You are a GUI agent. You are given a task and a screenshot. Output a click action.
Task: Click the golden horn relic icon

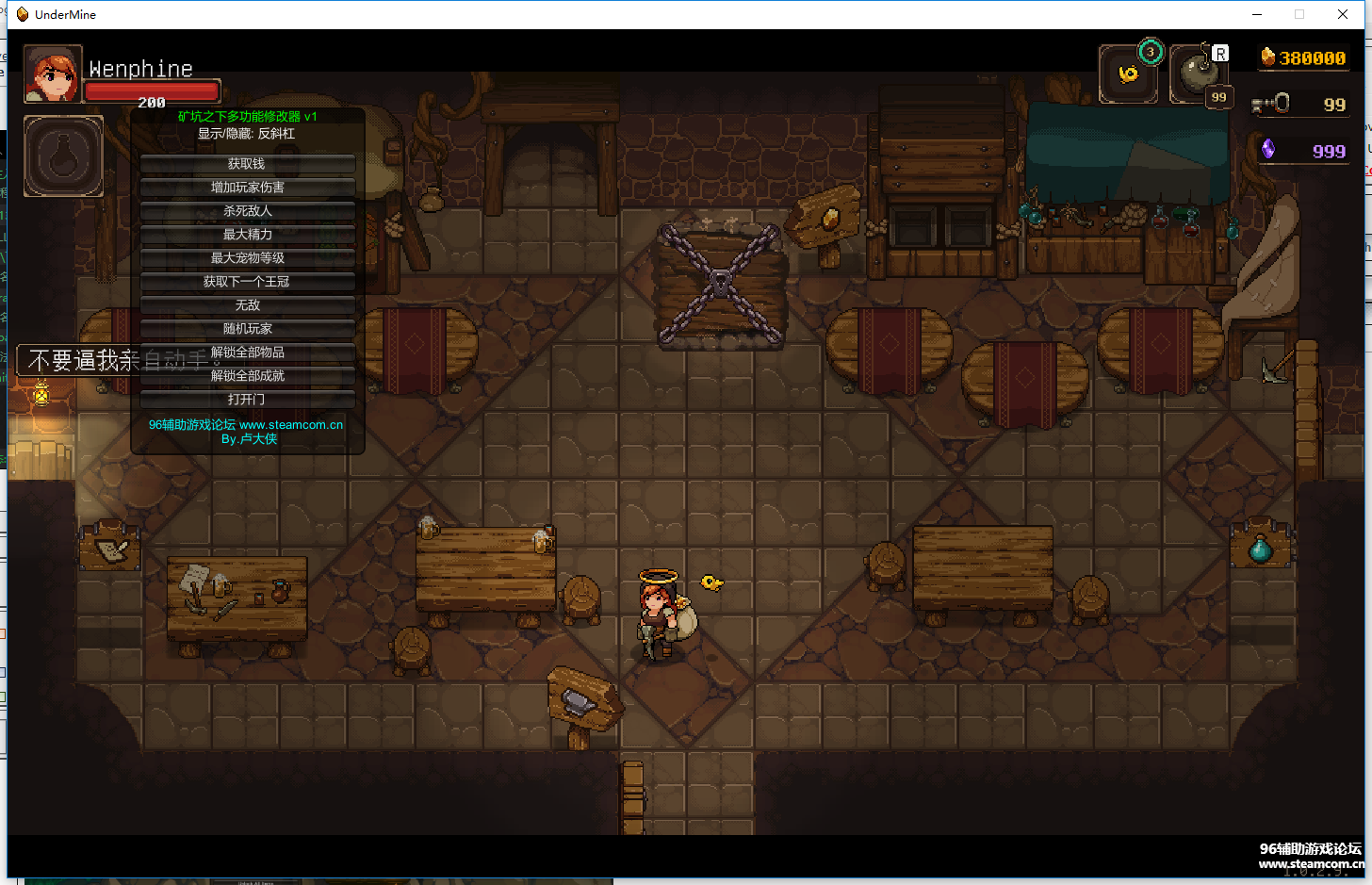point(1128,74)
